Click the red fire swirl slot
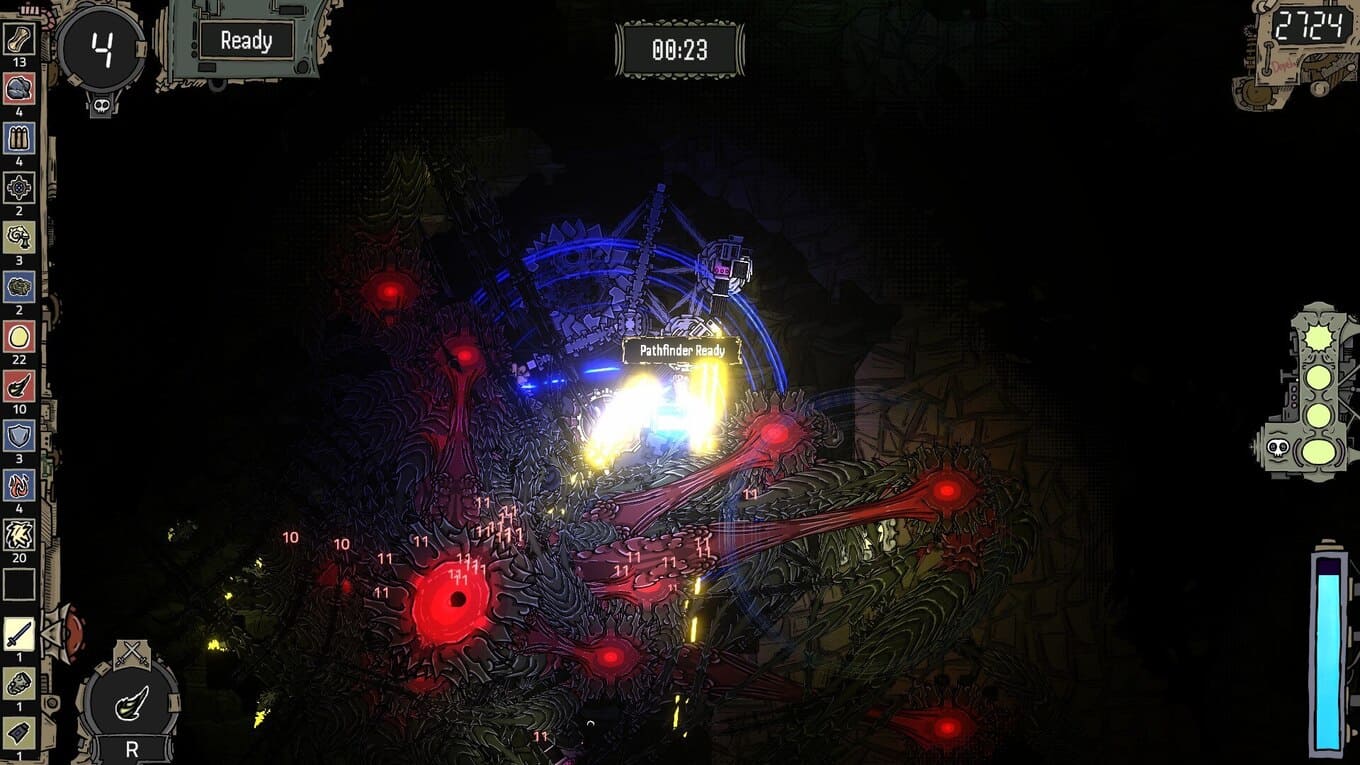1360x765 pixels. [19, 485]
